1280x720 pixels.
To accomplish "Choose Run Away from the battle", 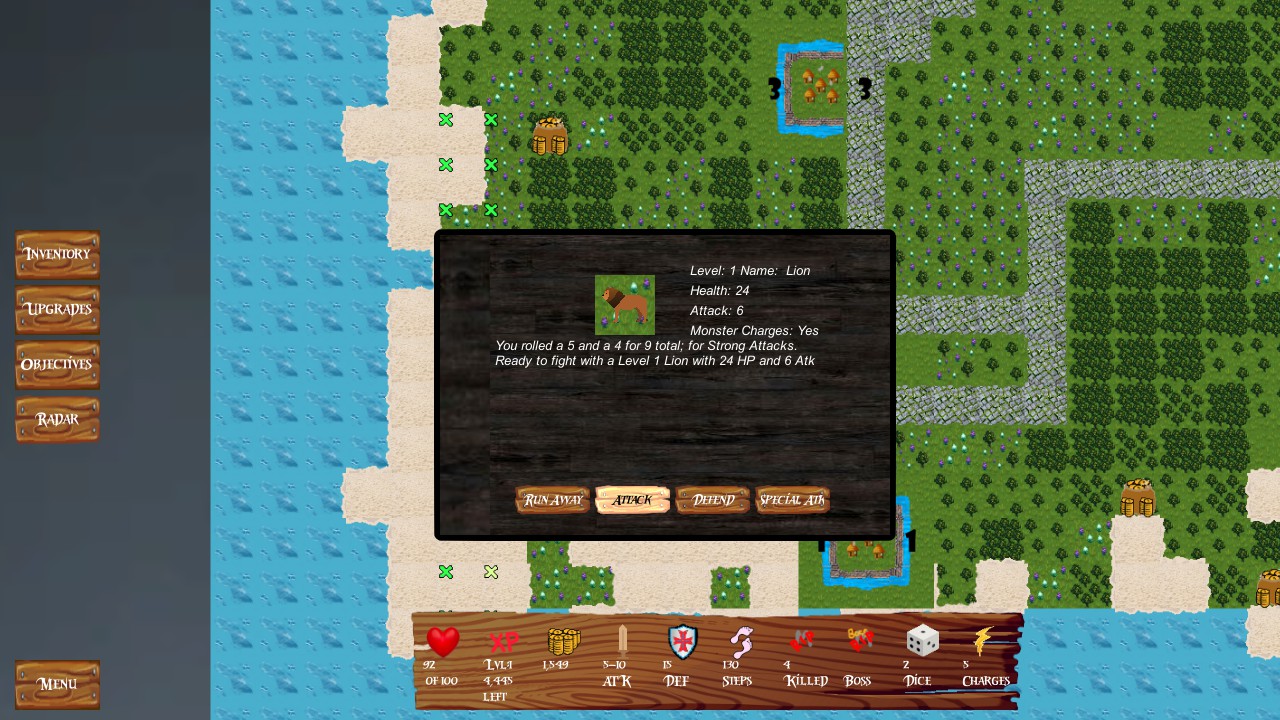I will pyautogui.click(x=552, y=499).
